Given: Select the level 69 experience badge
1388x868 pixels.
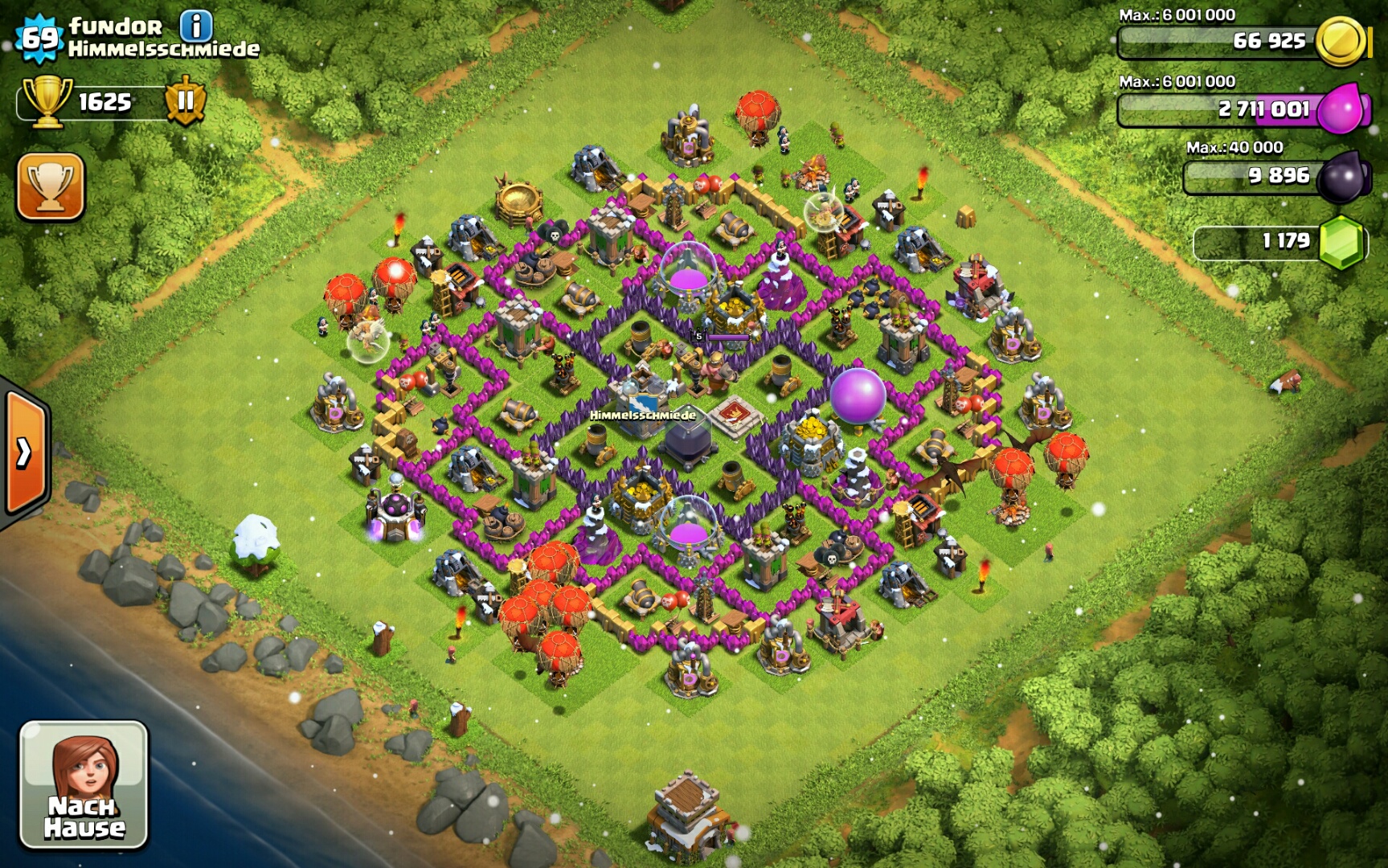Looking at the screenshot, I should pos(39,37).
